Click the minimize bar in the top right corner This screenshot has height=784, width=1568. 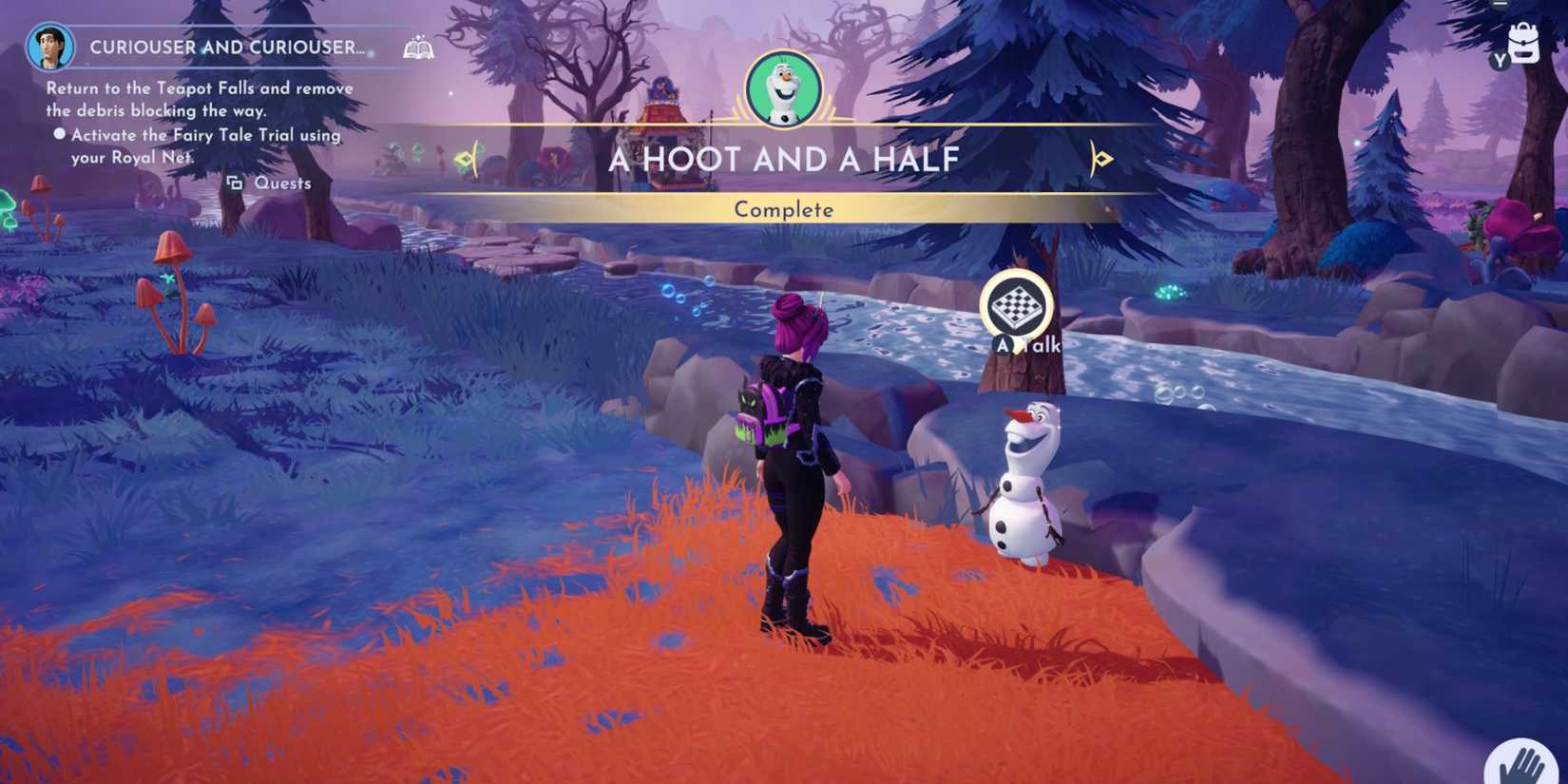(1500, 5)
